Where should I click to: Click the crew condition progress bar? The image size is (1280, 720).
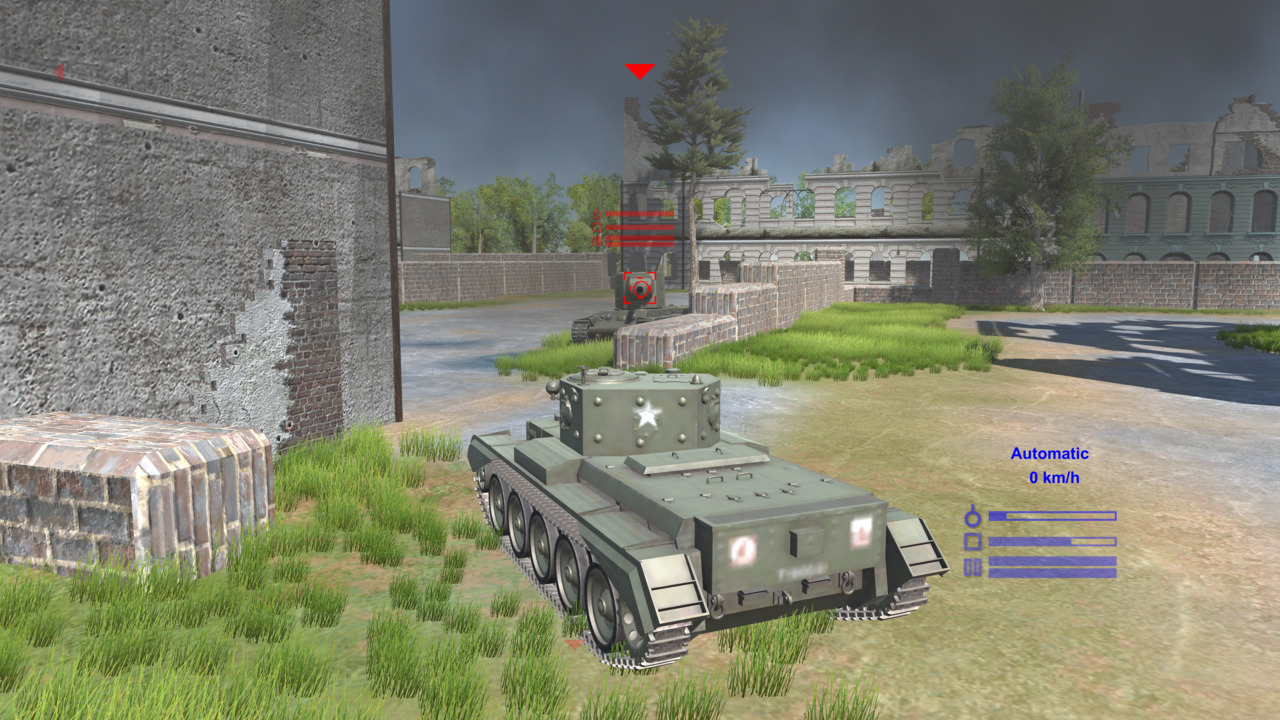pyautogui.click(x=1052, y=515)
